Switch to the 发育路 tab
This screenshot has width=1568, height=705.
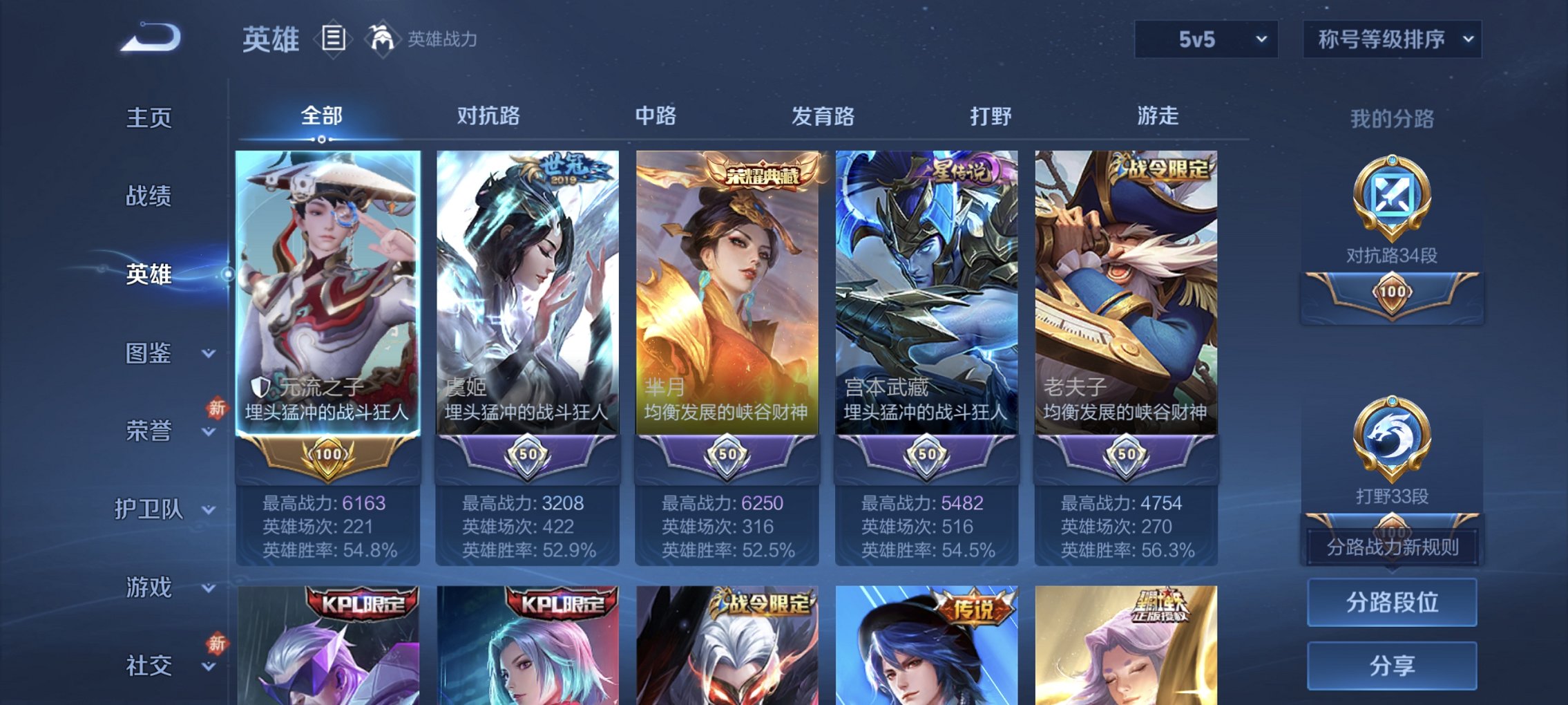823,117
